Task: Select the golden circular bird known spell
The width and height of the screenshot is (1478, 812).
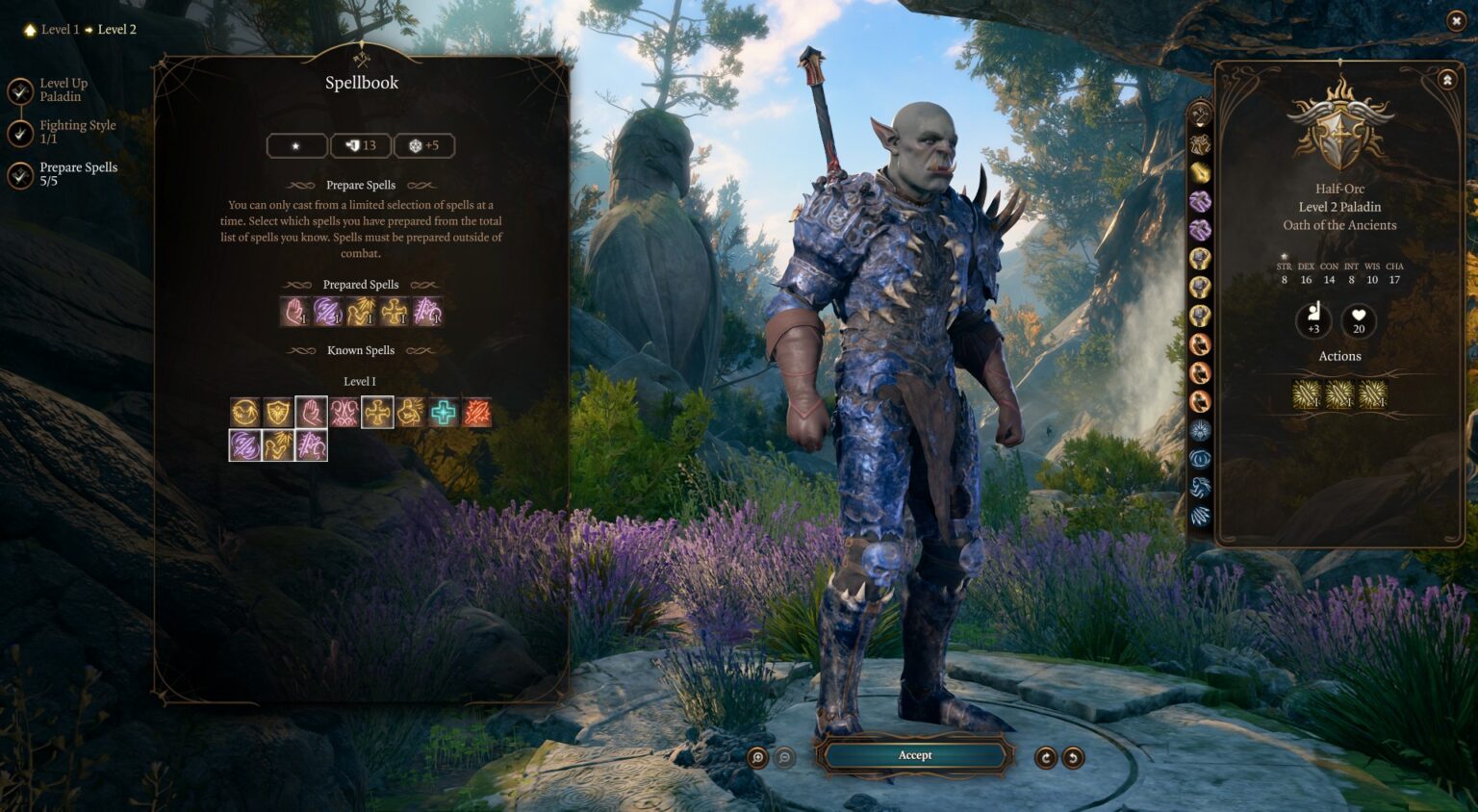Action: 245,413
